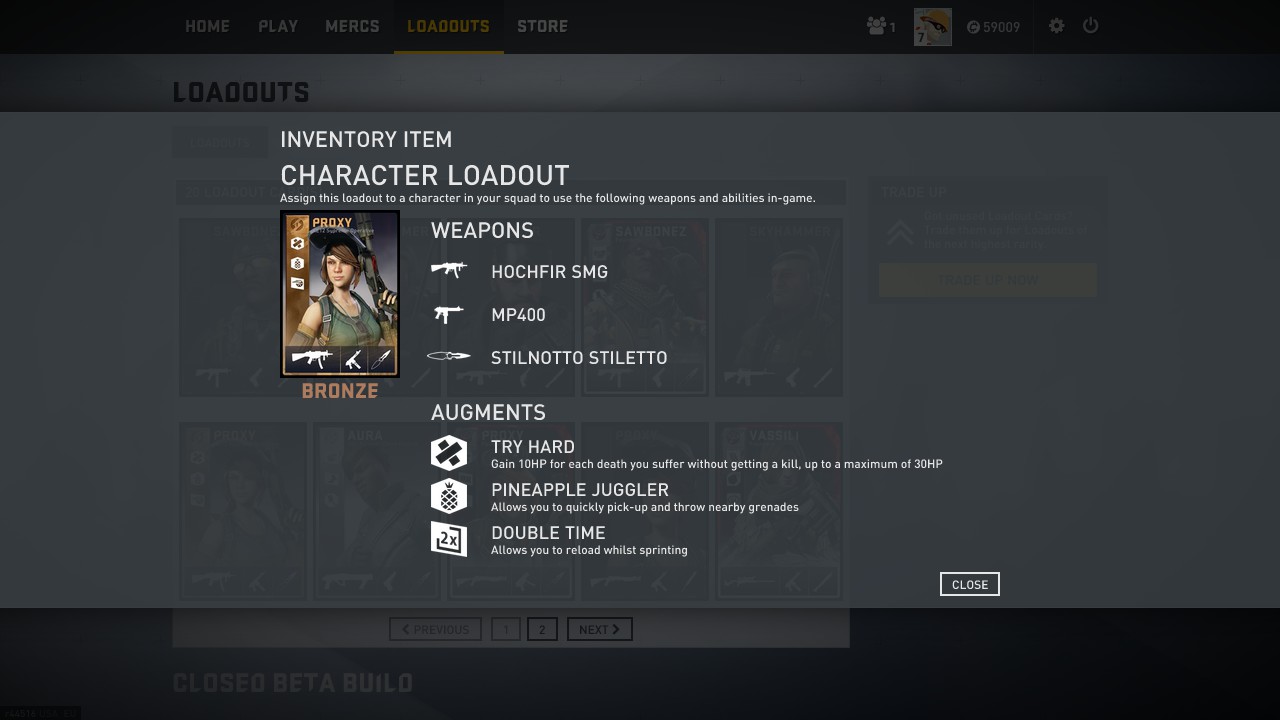This screenshot has width=1280, height=720.
Task: Click the power quit icon
Action: pos(1091,27)
